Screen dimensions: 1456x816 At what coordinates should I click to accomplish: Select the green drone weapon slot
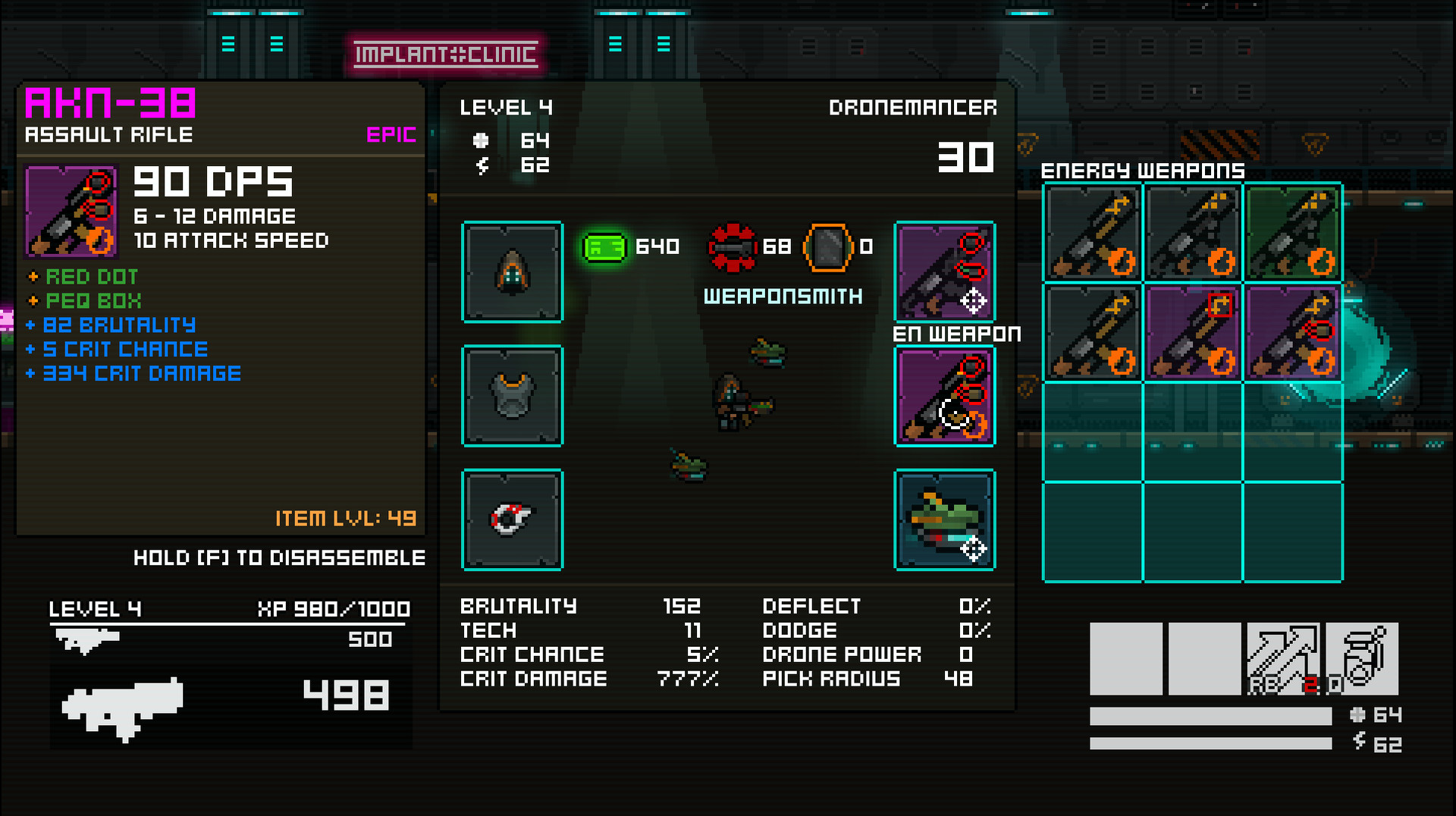(944, 520)
